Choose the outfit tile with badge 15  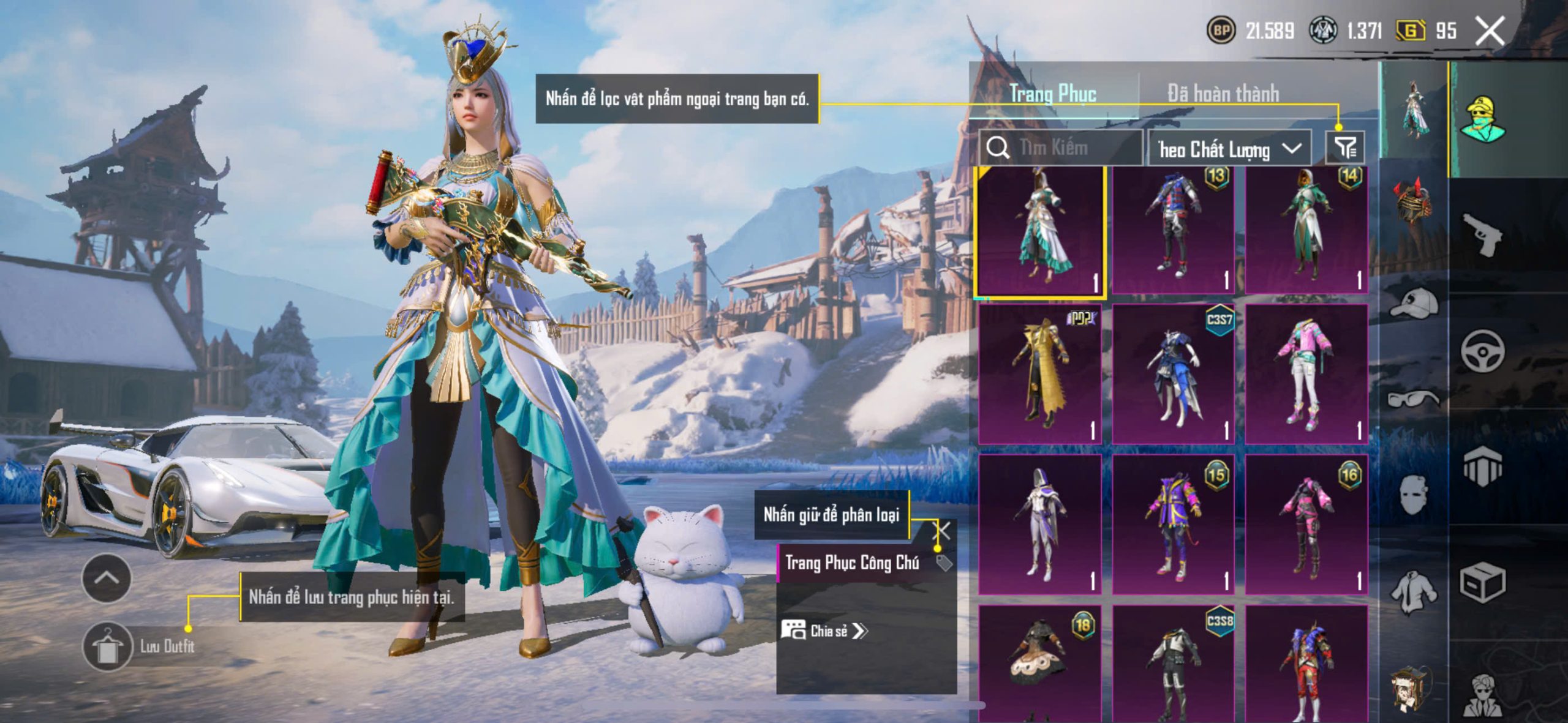[x=1173, y=525]
